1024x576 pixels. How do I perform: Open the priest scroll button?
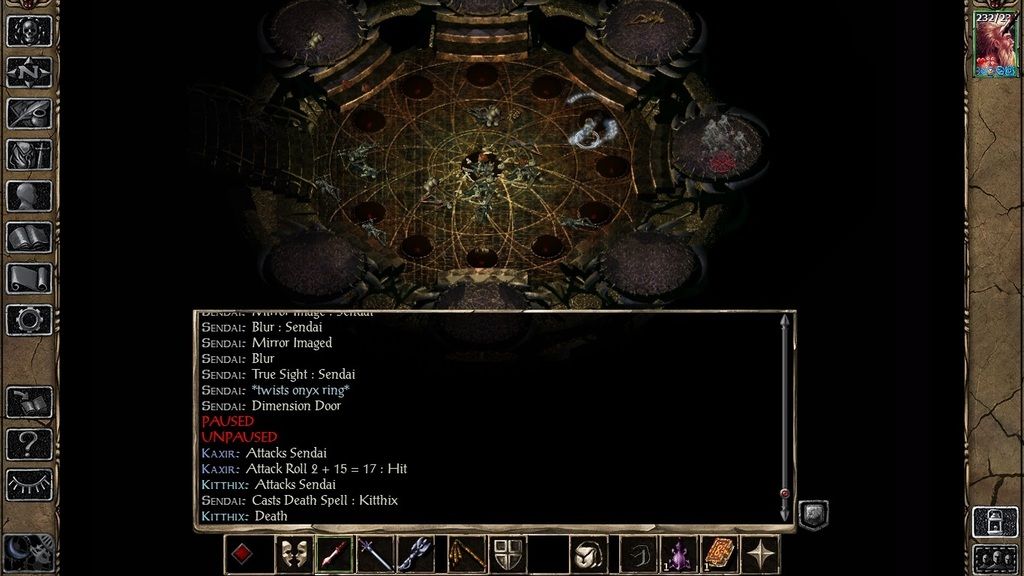[x=29, y=278]
